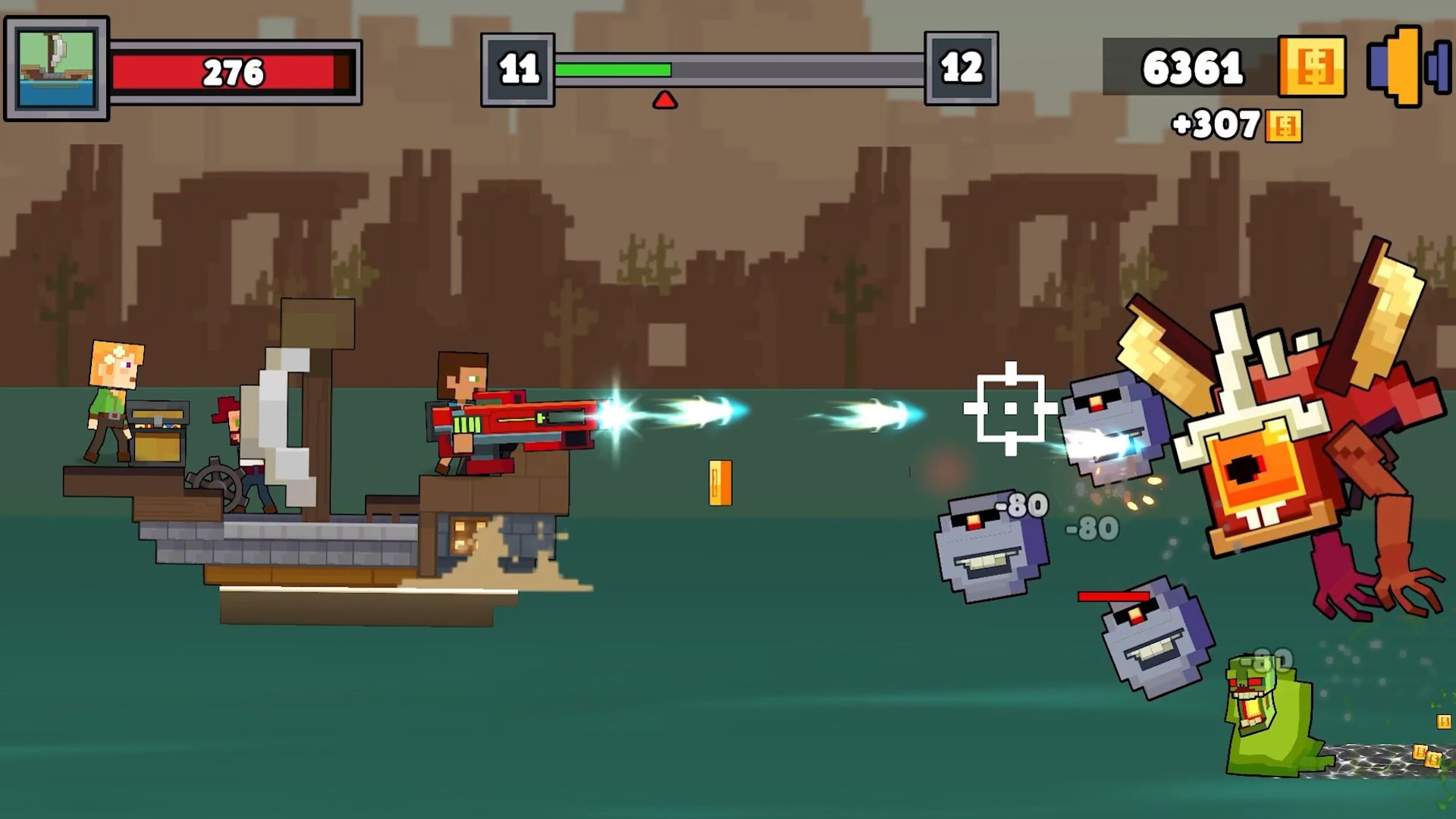Select the green wave progress segment

tap(613, 69)
